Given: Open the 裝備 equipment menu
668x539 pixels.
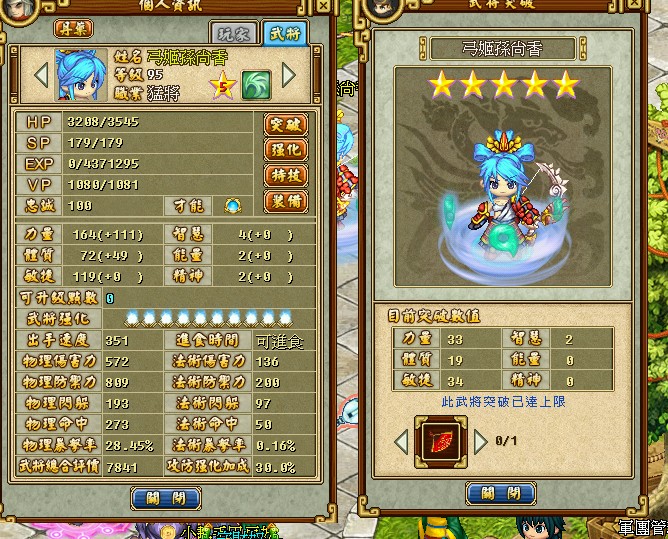Looking at the screenshot, I should [x=285, y=201].
